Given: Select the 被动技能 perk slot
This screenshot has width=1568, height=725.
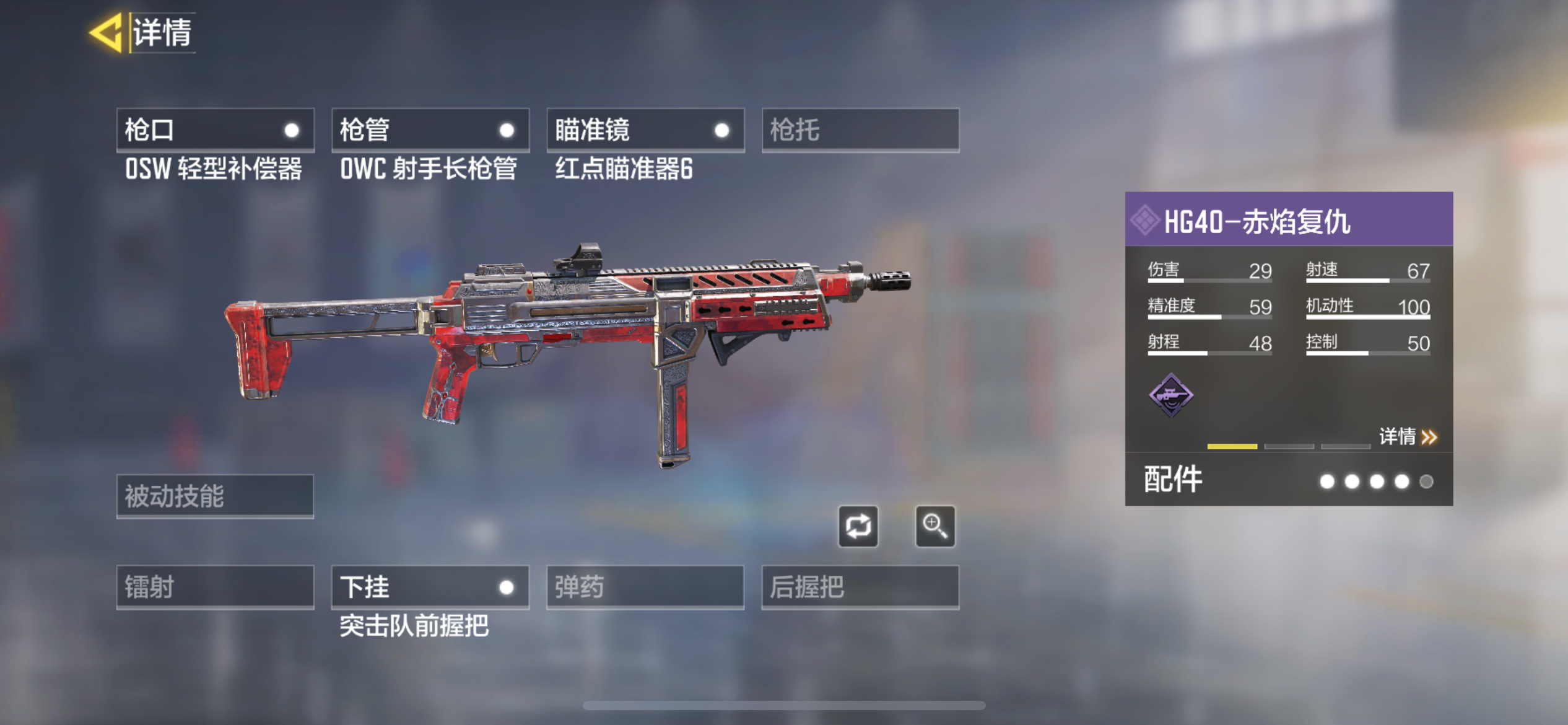Looking at the screenshot, I should pos(215,496).
